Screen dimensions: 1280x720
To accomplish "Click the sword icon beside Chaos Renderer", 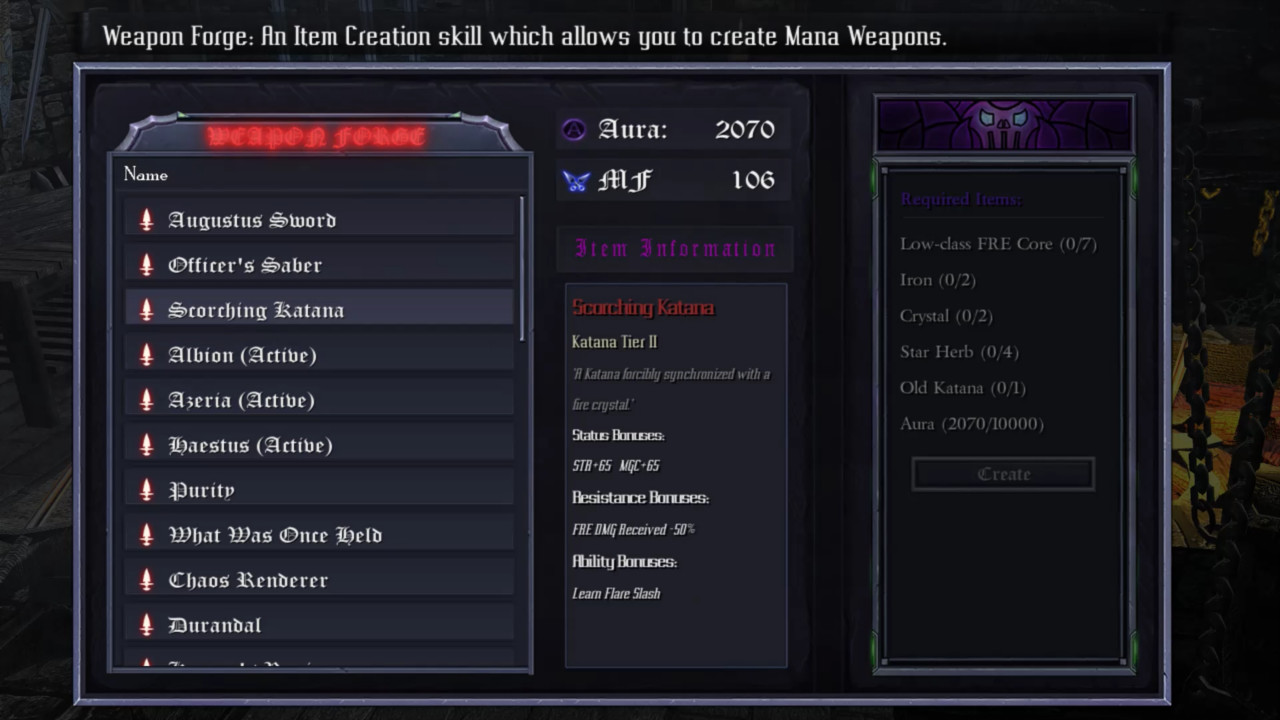I will [x=145, y=579].
